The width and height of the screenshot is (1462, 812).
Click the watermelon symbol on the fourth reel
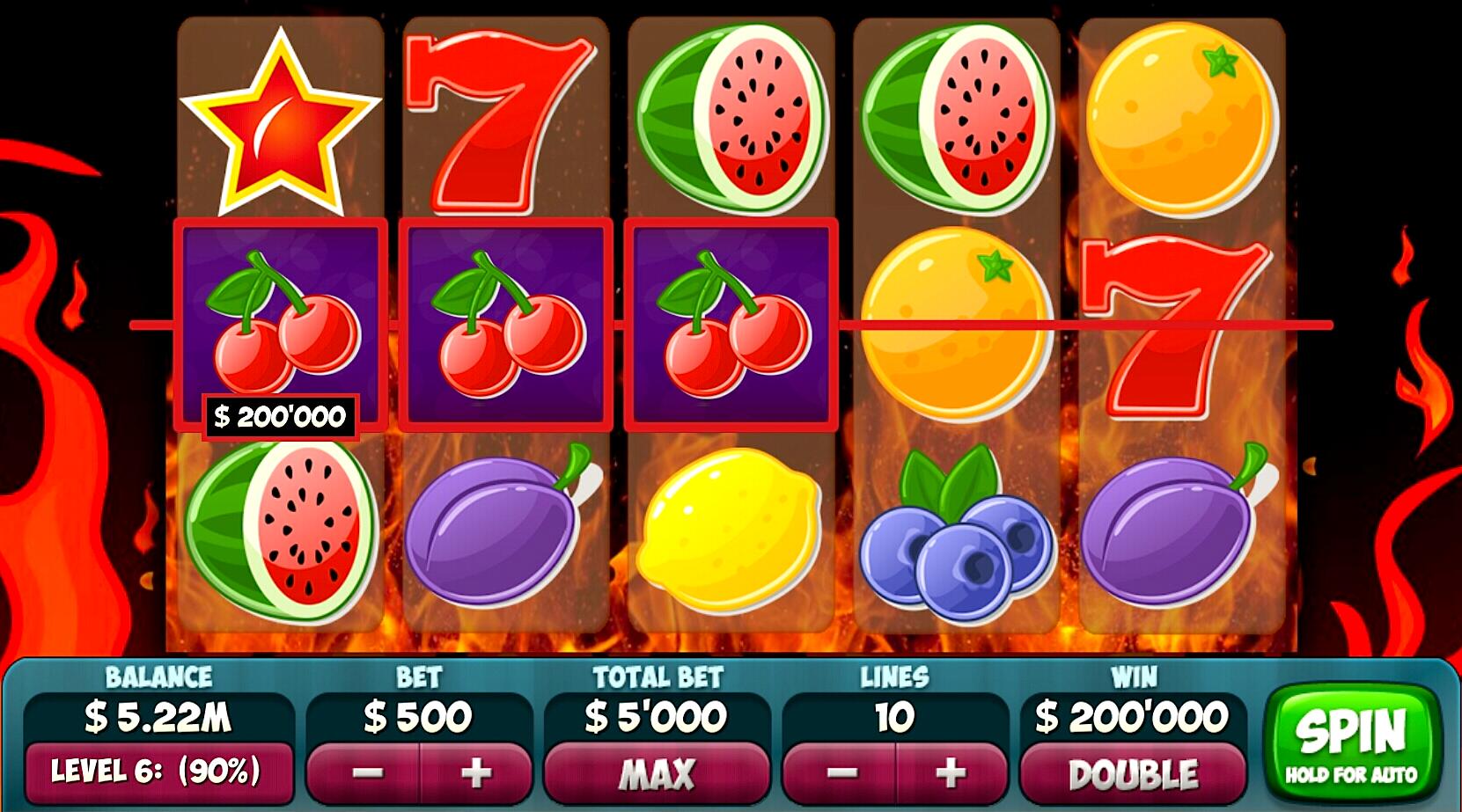(x=955, y=114)
